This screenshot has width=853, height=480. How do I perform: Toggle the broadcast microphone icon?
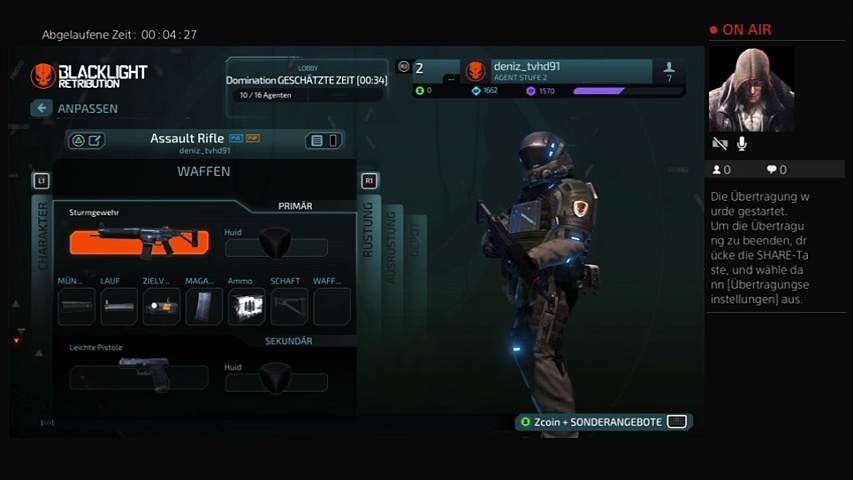tap(742, 145)
